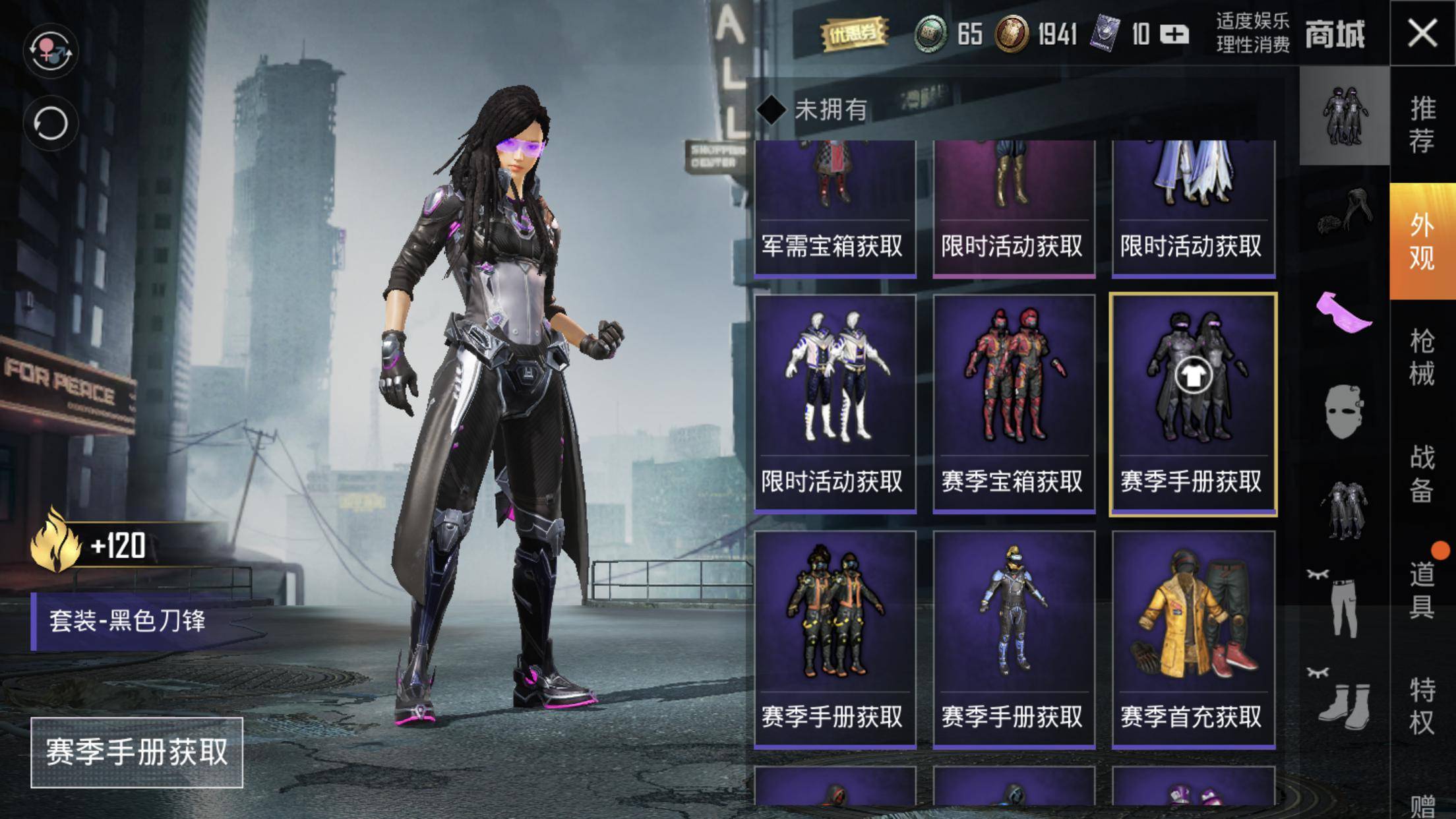Open the 枪械 tab
The image size is (1456, 819).
1422,357
